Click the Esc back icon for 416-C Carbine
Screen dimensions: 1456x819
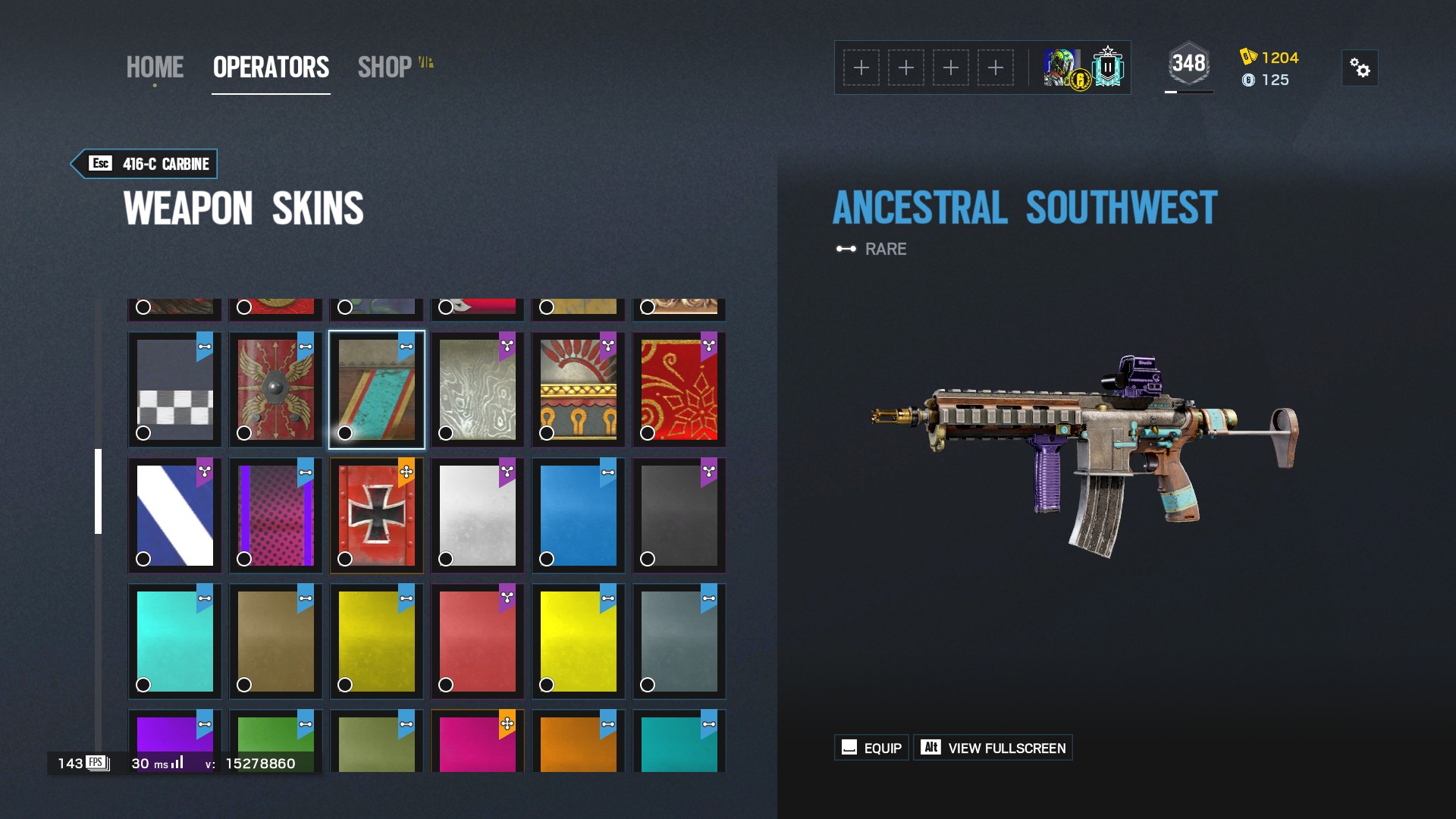point(99,163)
